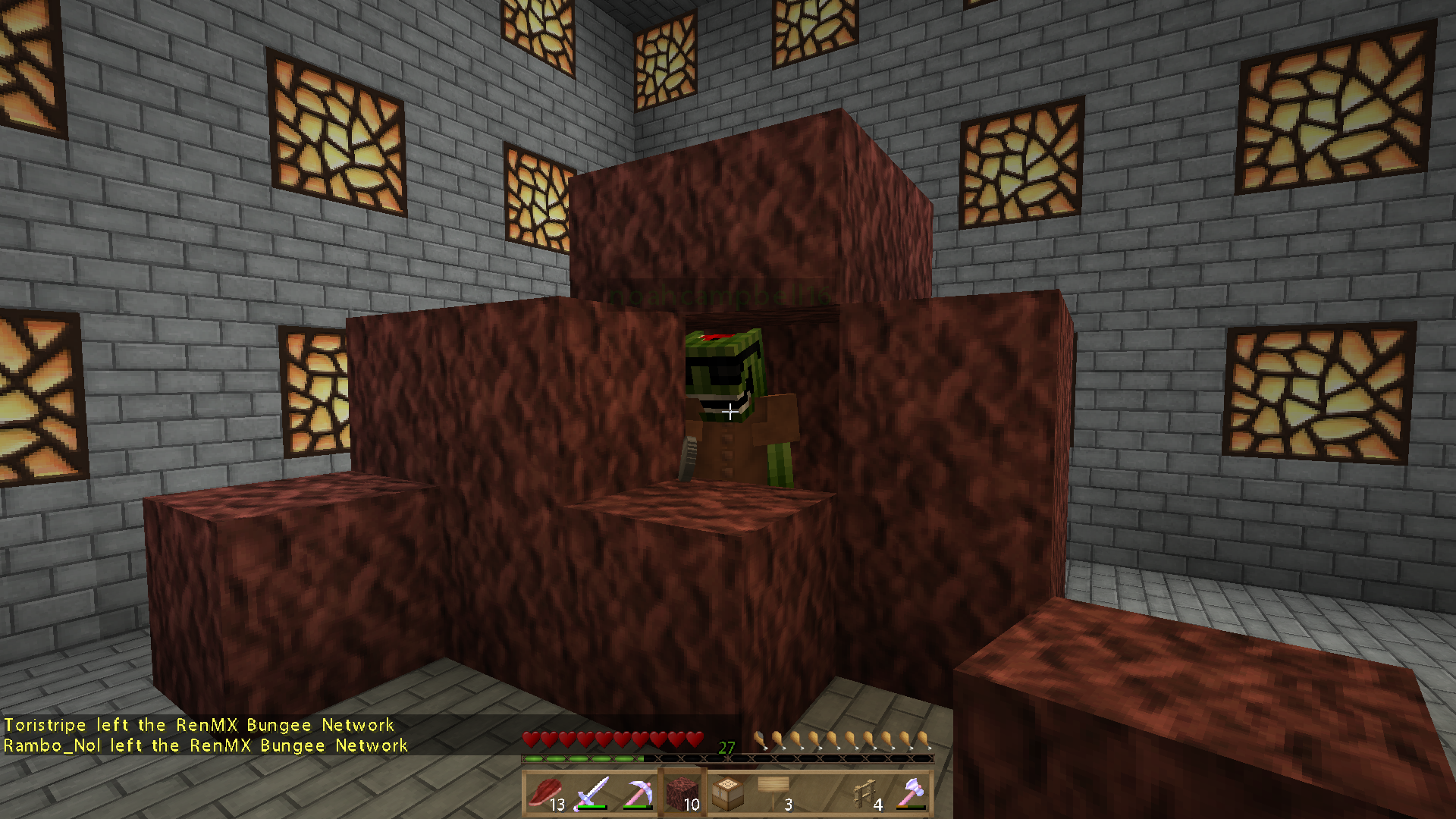Image resolution: width=1456 pixels, height=819 pixels.
Task: Select the wooden sign stack of 3
Action: [x=772, y=792]
